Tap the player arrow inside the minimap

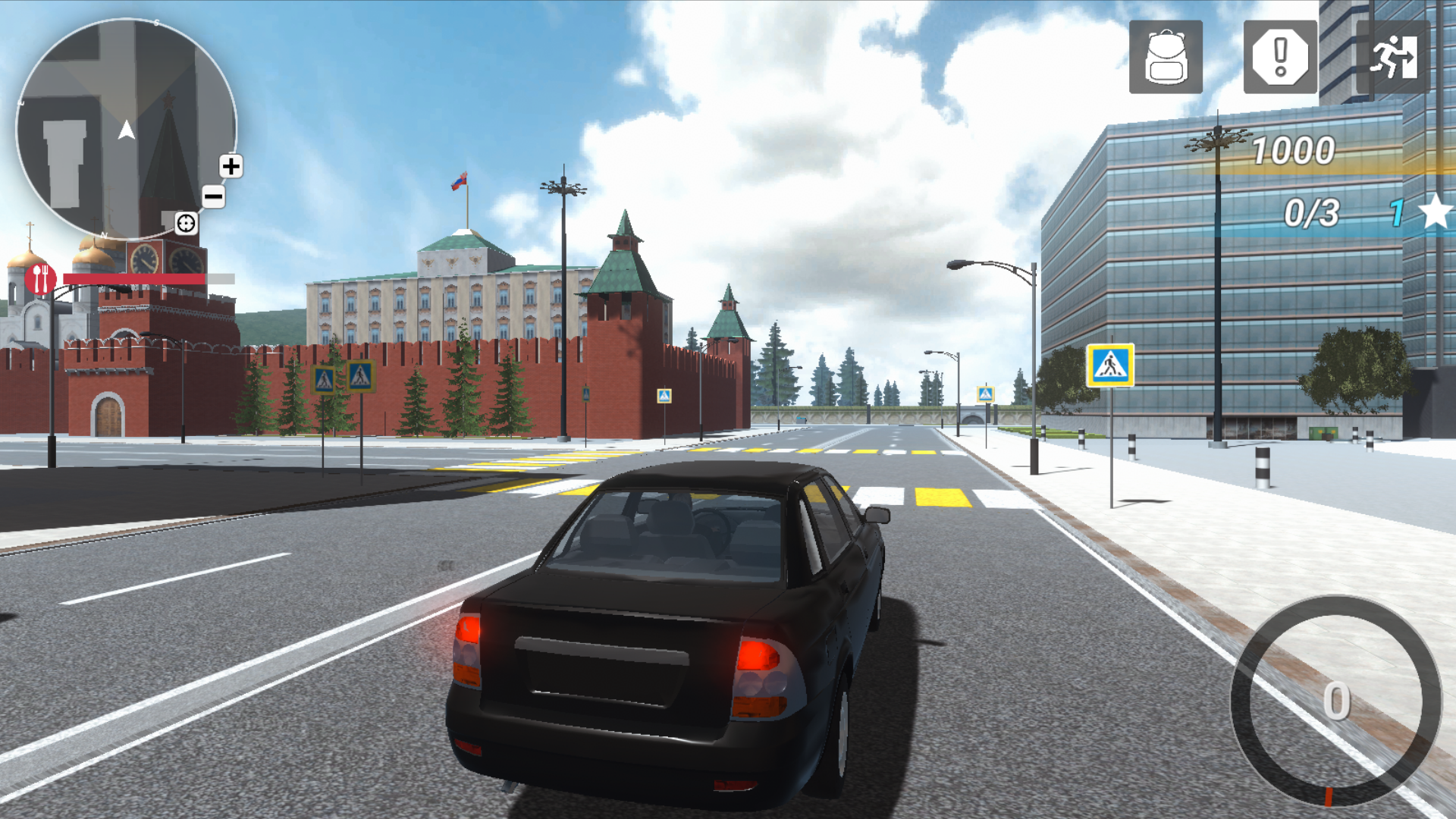pos(126,130)
